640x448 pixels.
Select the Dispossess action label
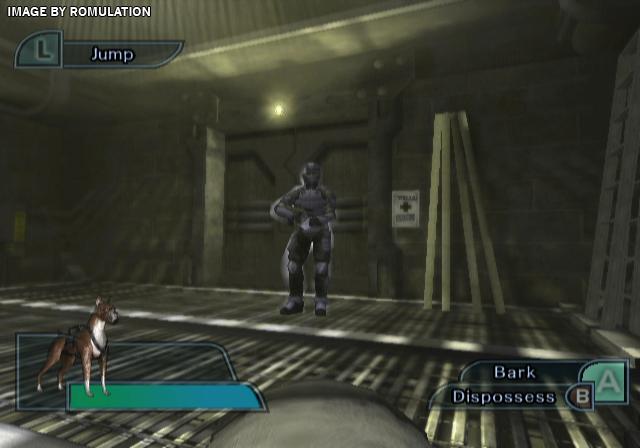click(503, 396)
